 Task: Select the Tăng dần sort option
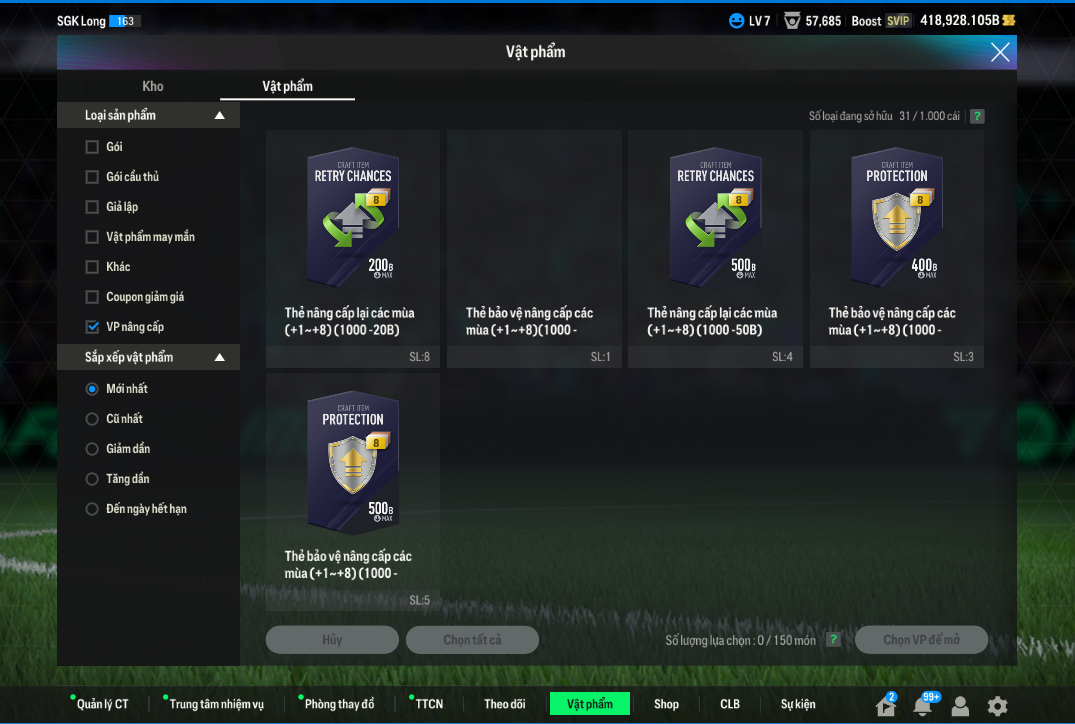(92, 479)
